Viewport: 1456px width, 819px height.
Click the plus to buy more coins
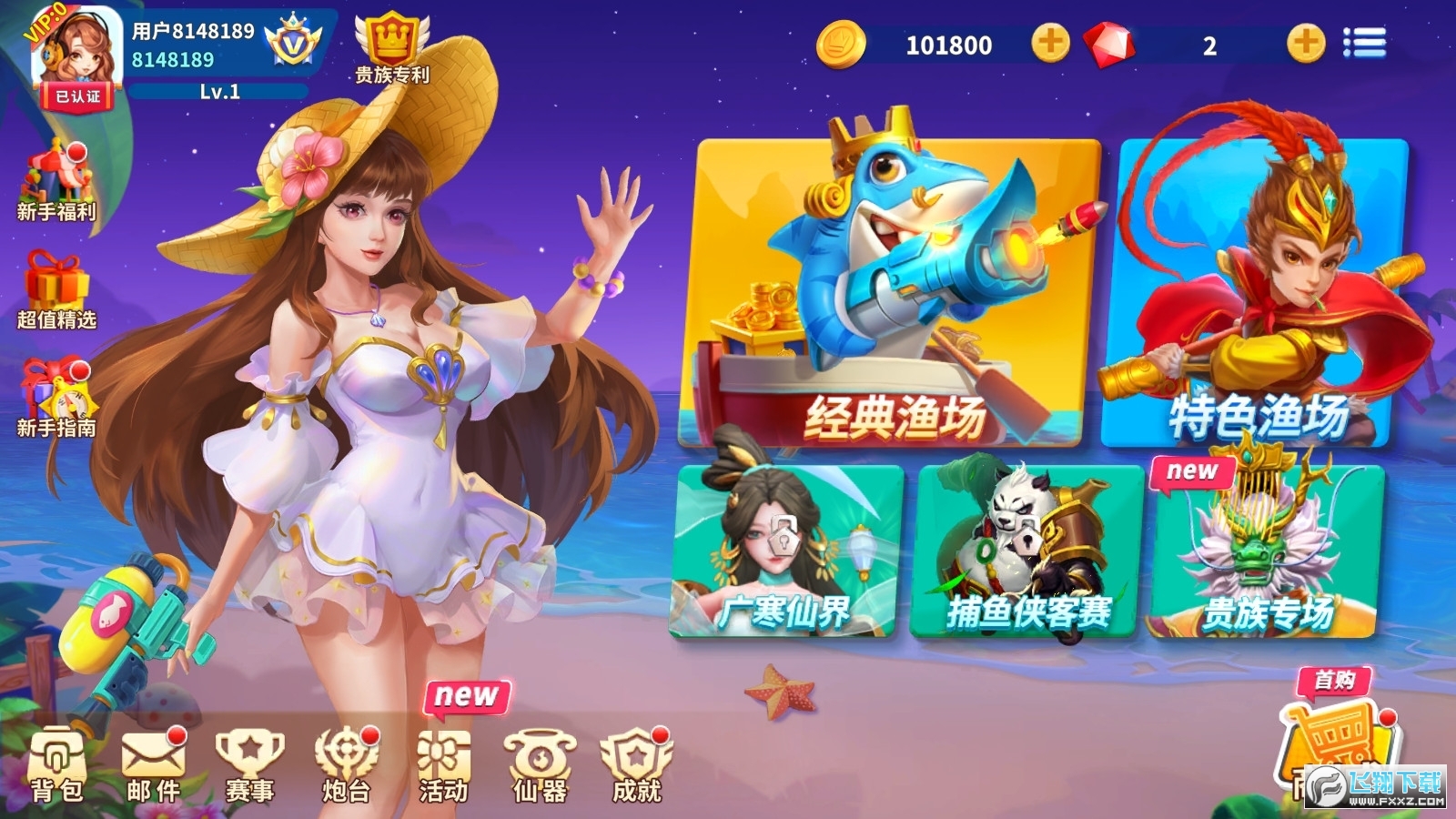[1052, 44]
